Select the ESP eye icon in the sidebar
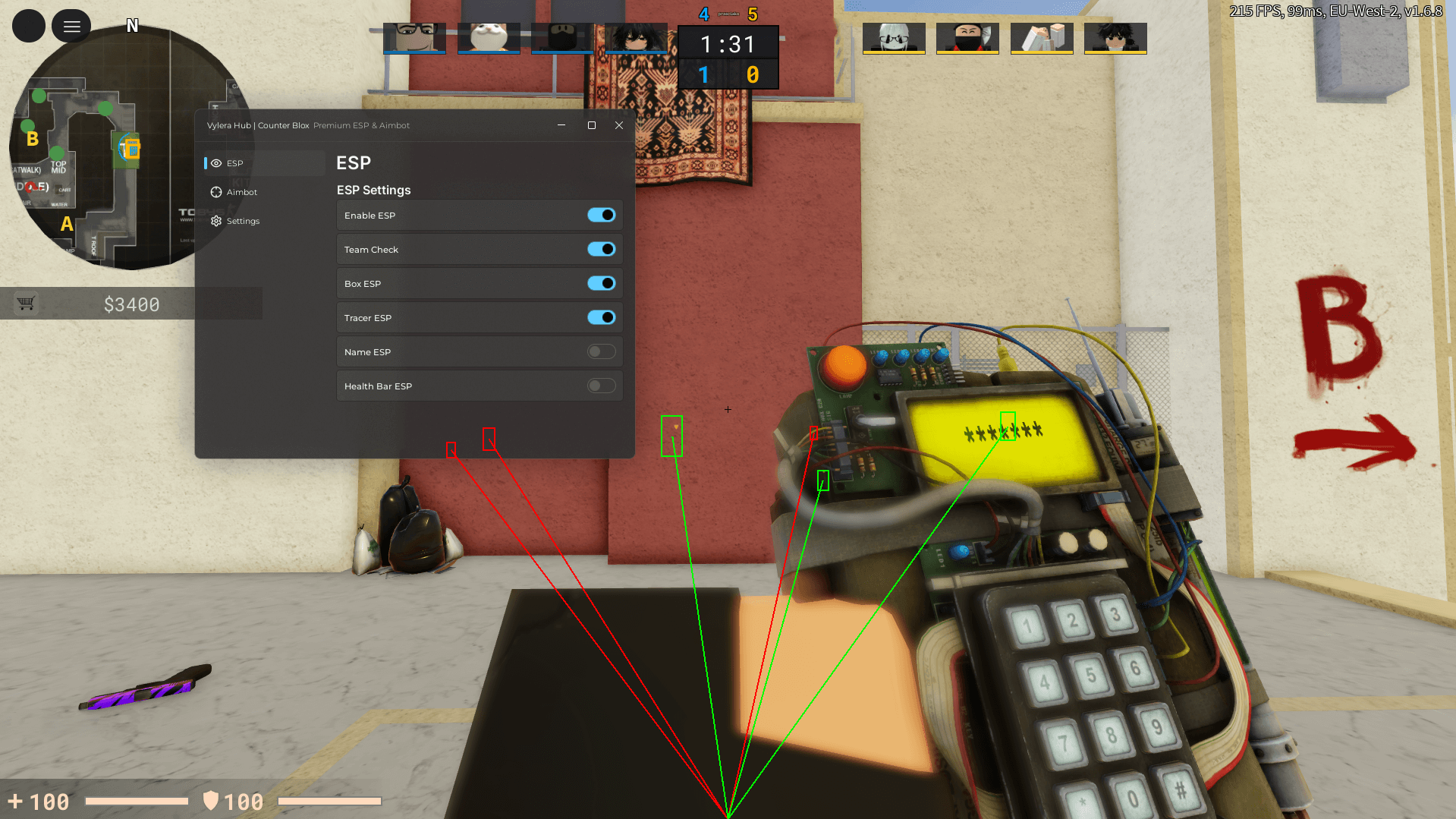 click(215, 163)
